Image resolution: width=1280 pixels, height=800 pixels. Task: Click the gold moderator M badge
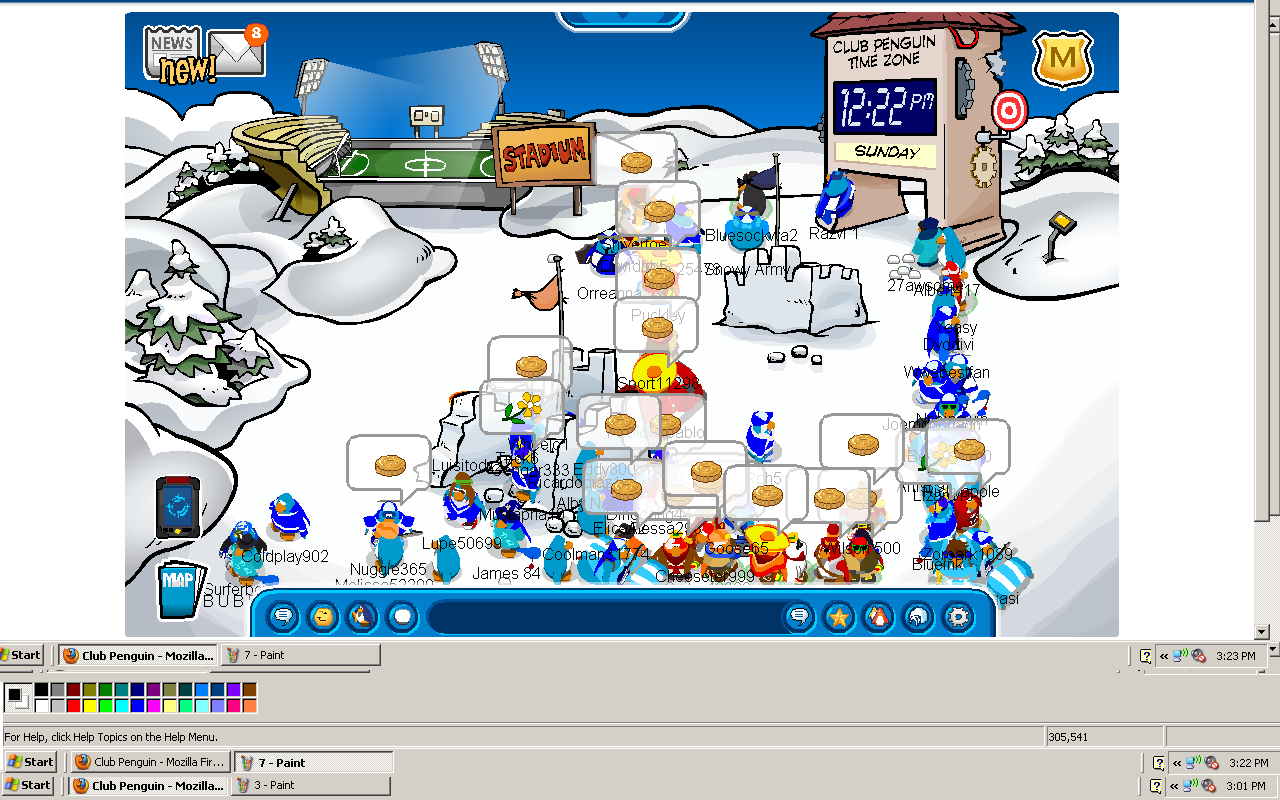pos(1062,59)
